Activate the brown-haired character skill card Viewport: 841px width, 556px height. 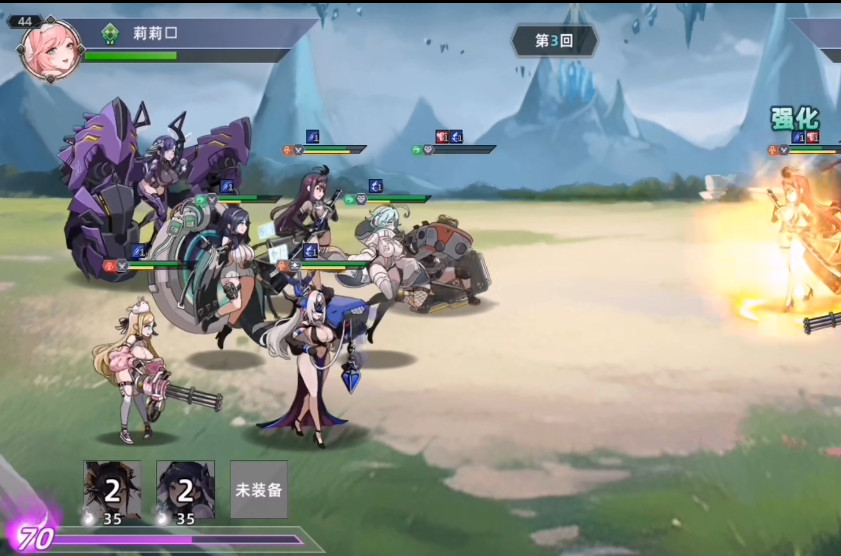click(113, 489)
